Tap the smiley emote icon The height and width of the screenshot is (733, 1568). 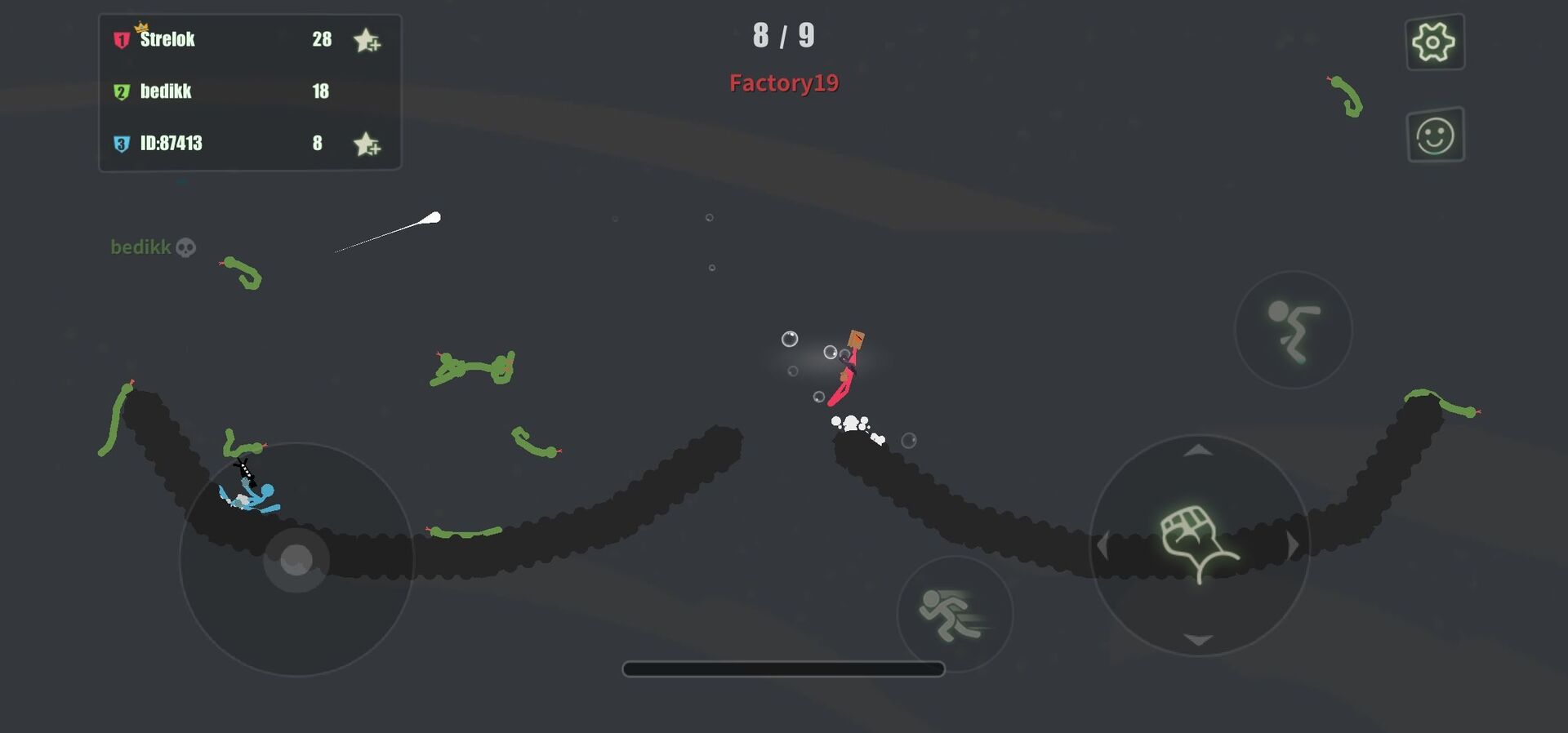(1436, 135)
